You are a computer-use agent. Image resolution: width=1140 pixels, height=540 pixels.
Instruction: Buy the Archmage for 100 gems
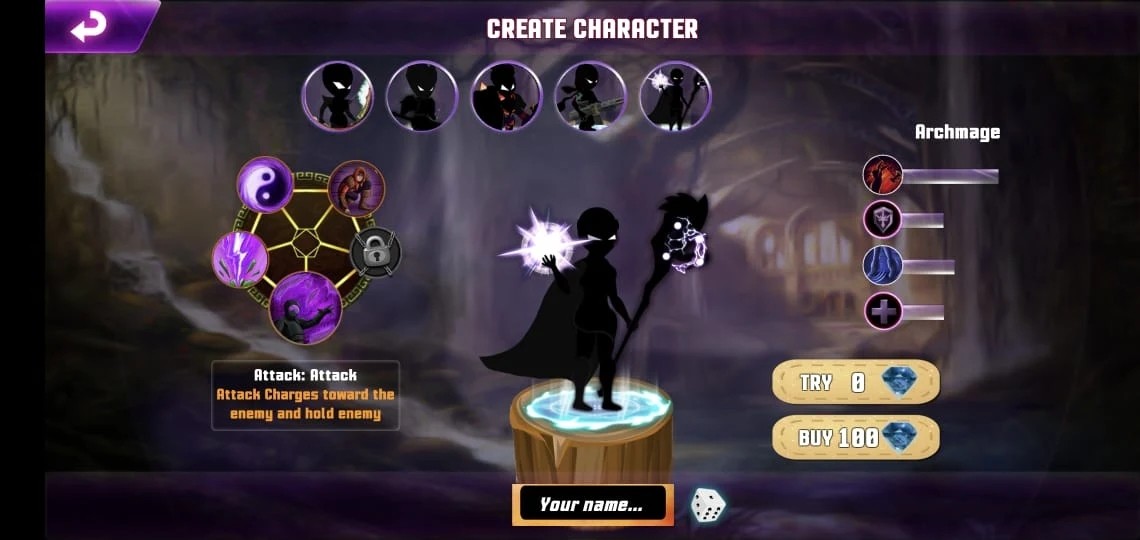click(x=855, y=437)
